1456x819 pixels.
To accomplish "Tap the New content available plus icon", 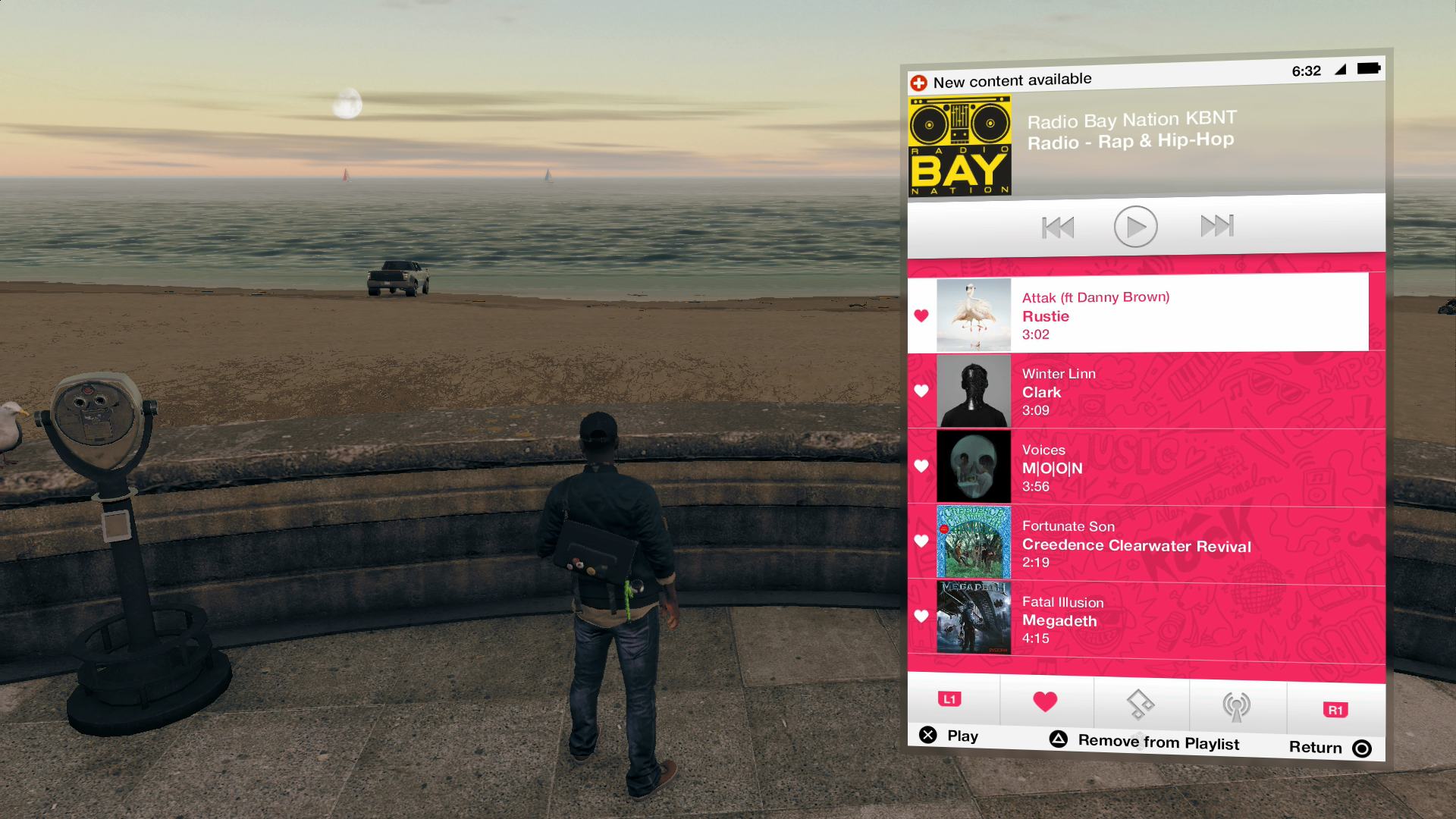I will [918, 78].
